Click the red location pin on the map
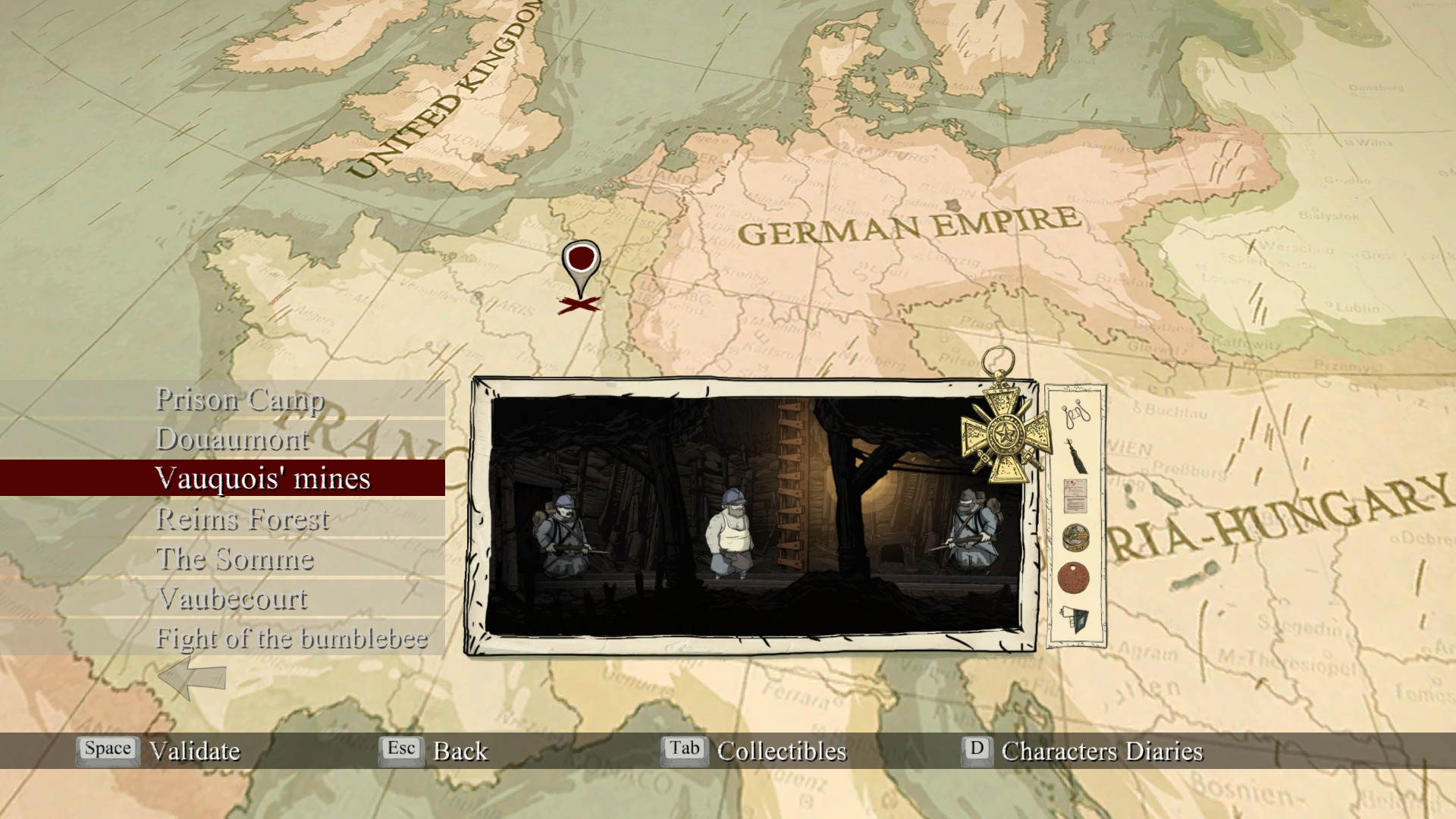Screen dimensions: 1456x819 tap(581, 263)
